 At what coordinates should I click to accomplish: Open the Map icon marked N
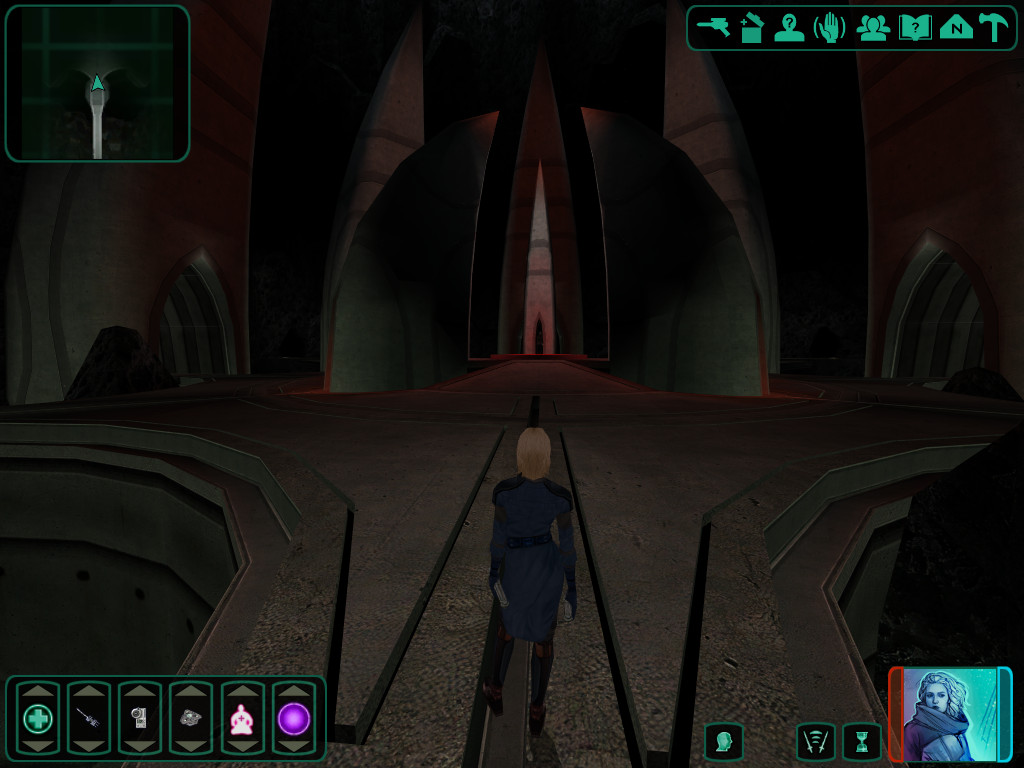pos(956,27)
